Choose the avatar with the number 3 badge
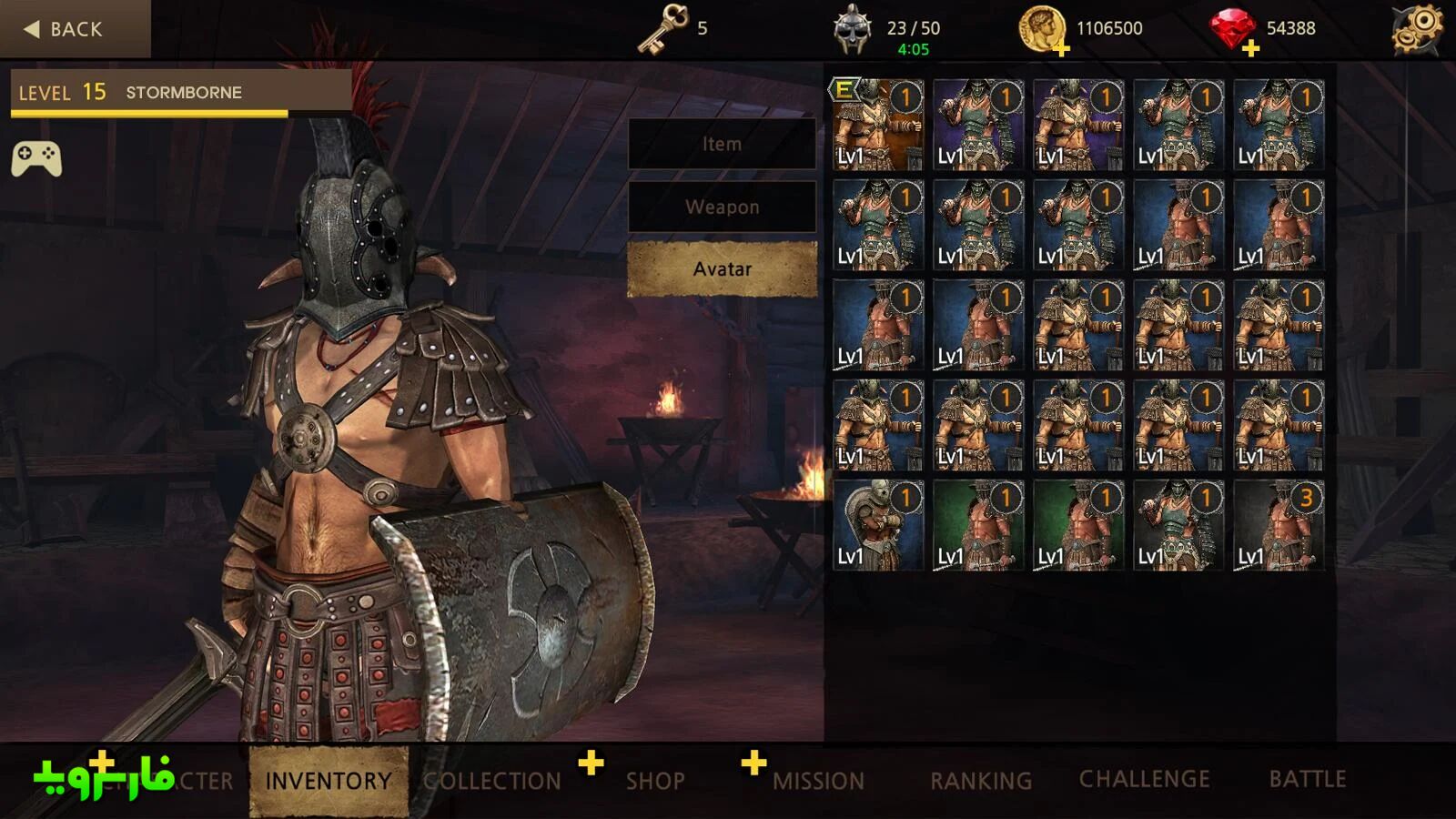The height and width of the screenshot is (819, 1456). (x=1279, y=526)
